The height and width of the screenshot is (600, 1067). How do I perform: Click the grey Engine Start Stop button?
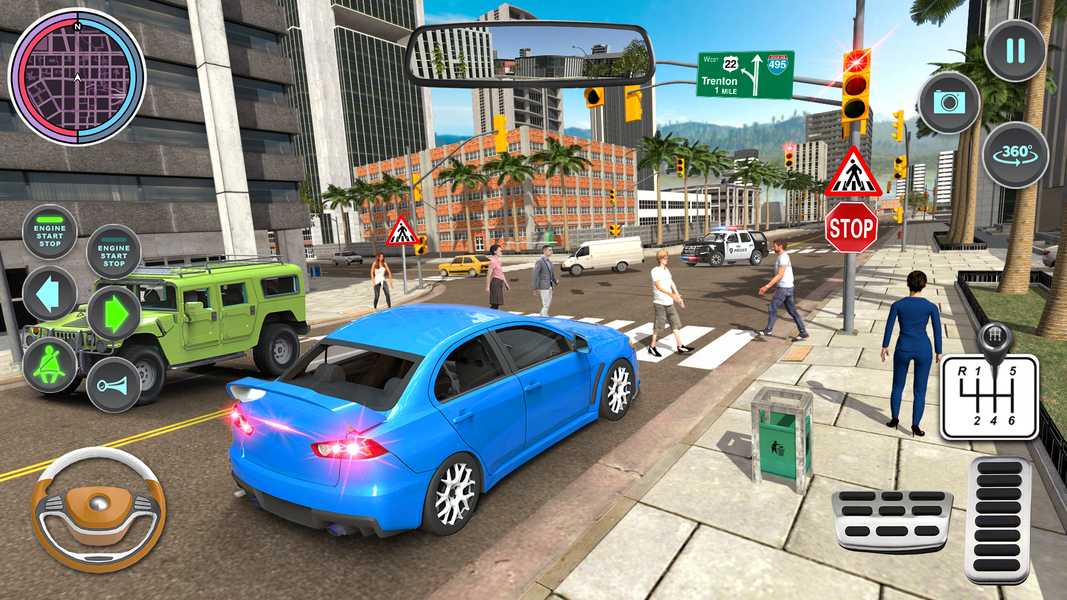(113, 251)
